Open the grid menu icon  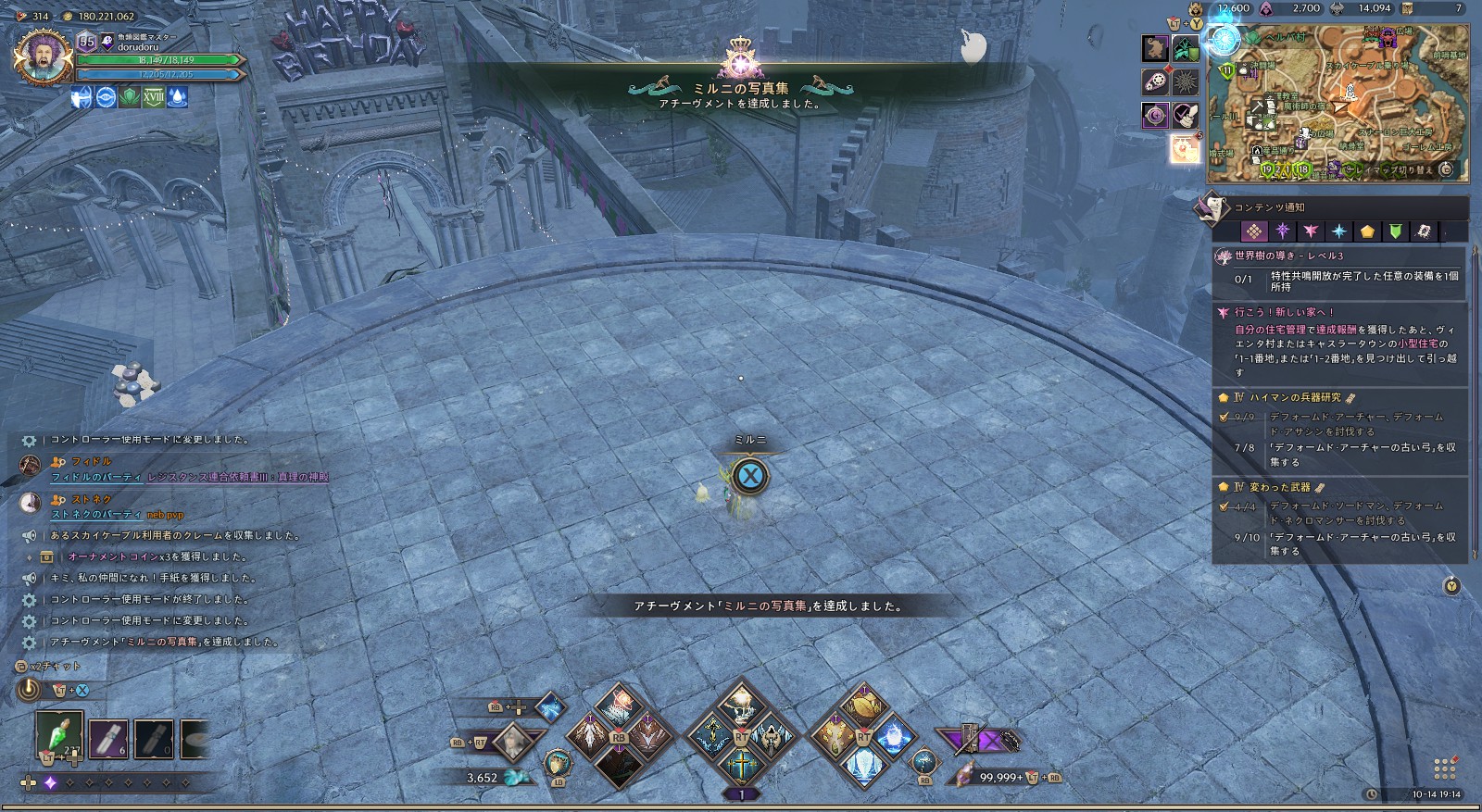(x=1444, y=769)
